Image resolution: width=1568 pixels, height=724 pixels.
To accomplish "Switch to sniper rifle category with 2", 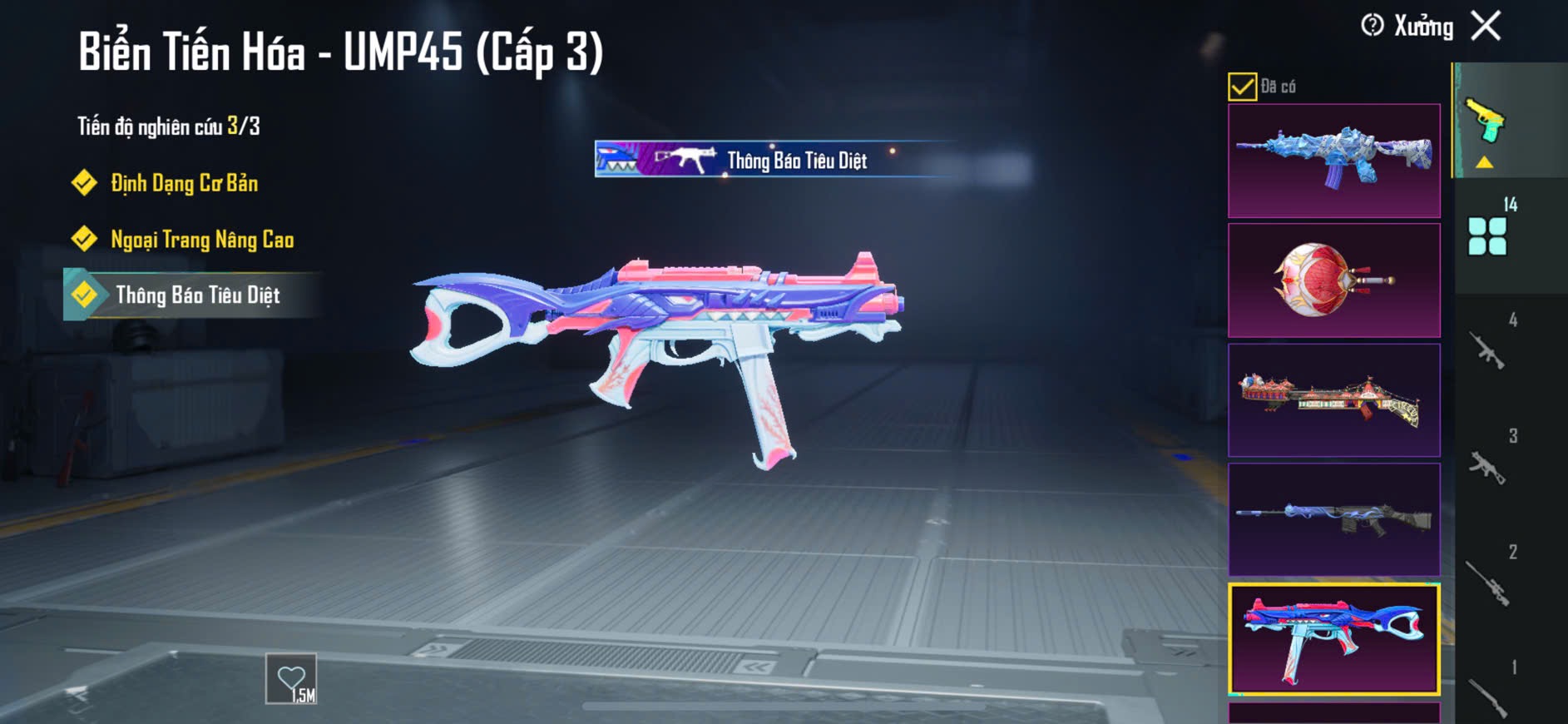I will pyautogui.click(x=1488, y=581).
